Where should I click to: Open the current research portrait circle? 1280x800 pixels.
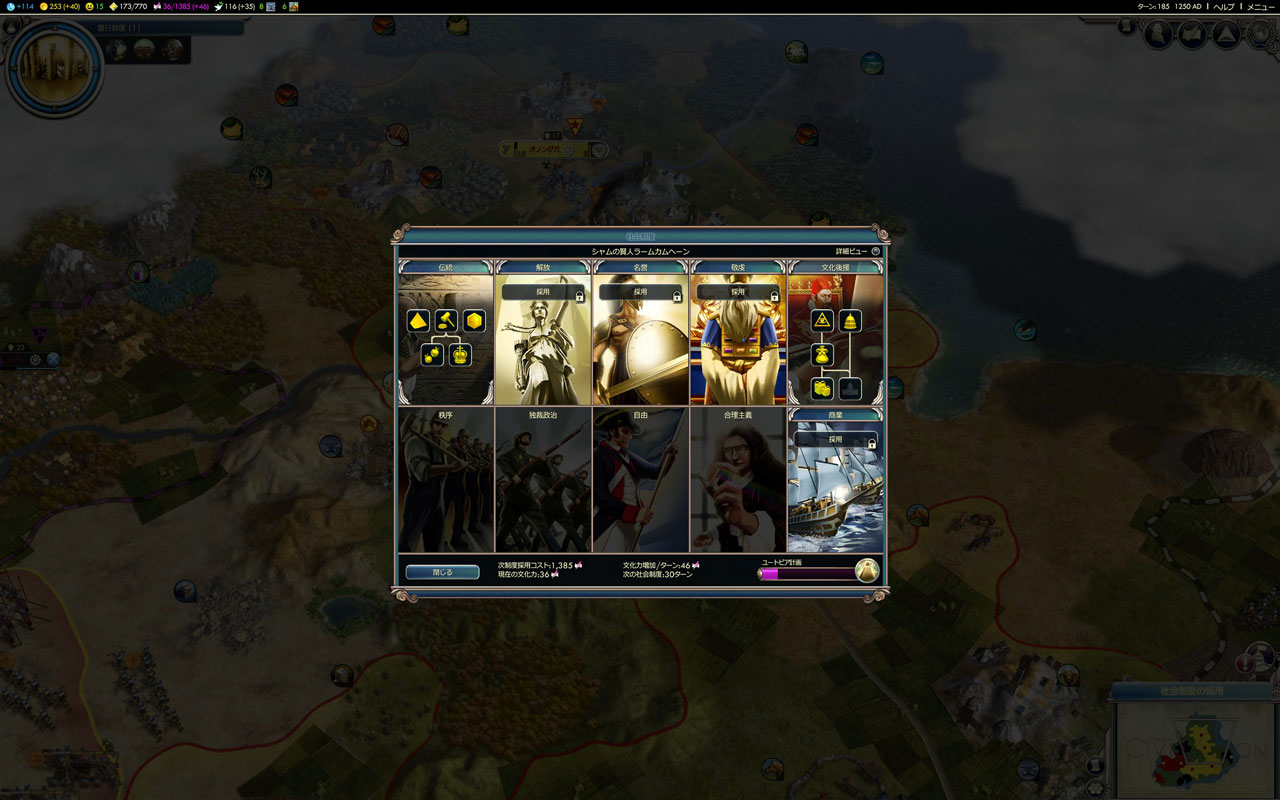pyautogui.click(x=55, y=68)
